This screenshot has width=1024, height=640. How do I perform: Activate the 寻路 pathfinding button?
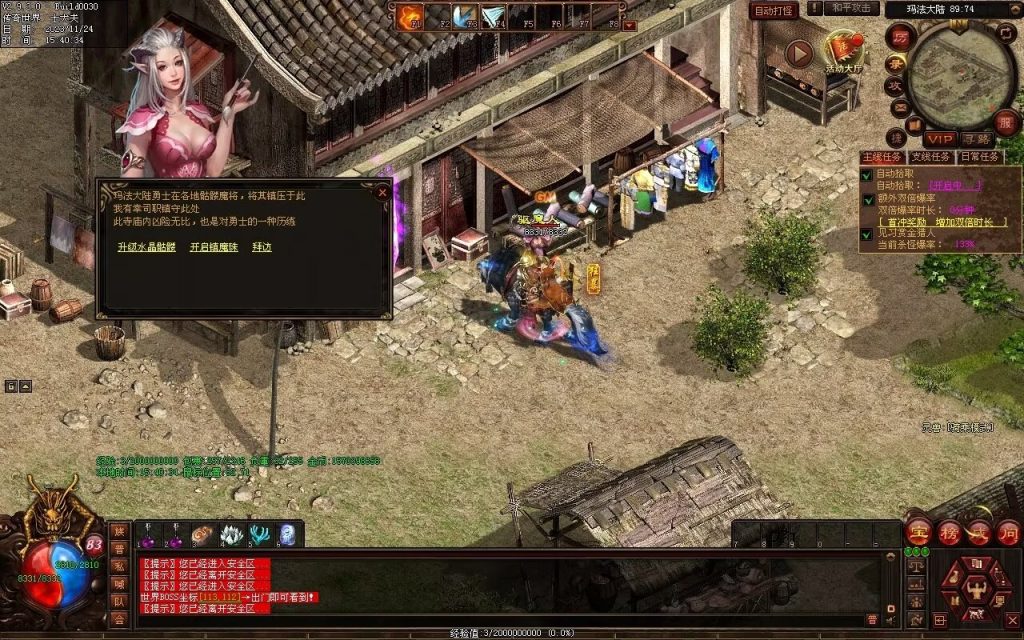pos(976,138)
